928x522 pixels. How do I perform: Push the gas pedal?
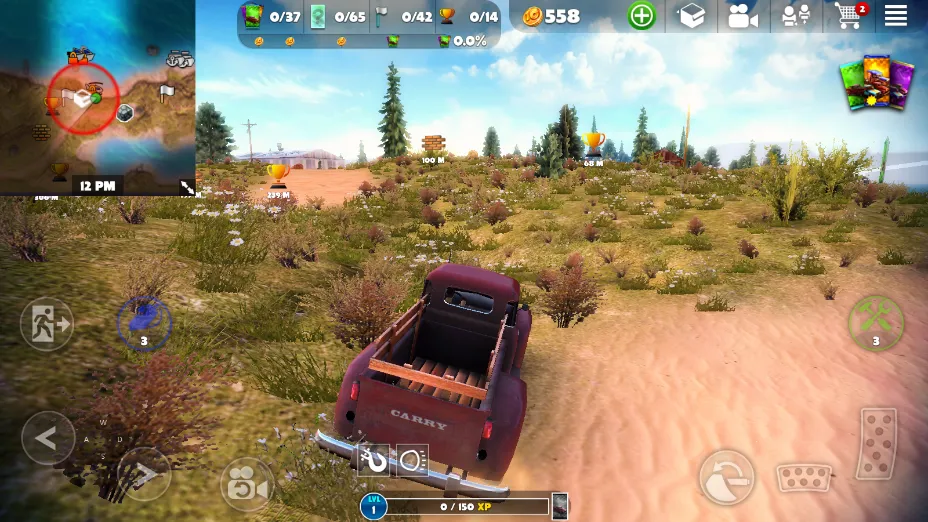click(876, 443)
